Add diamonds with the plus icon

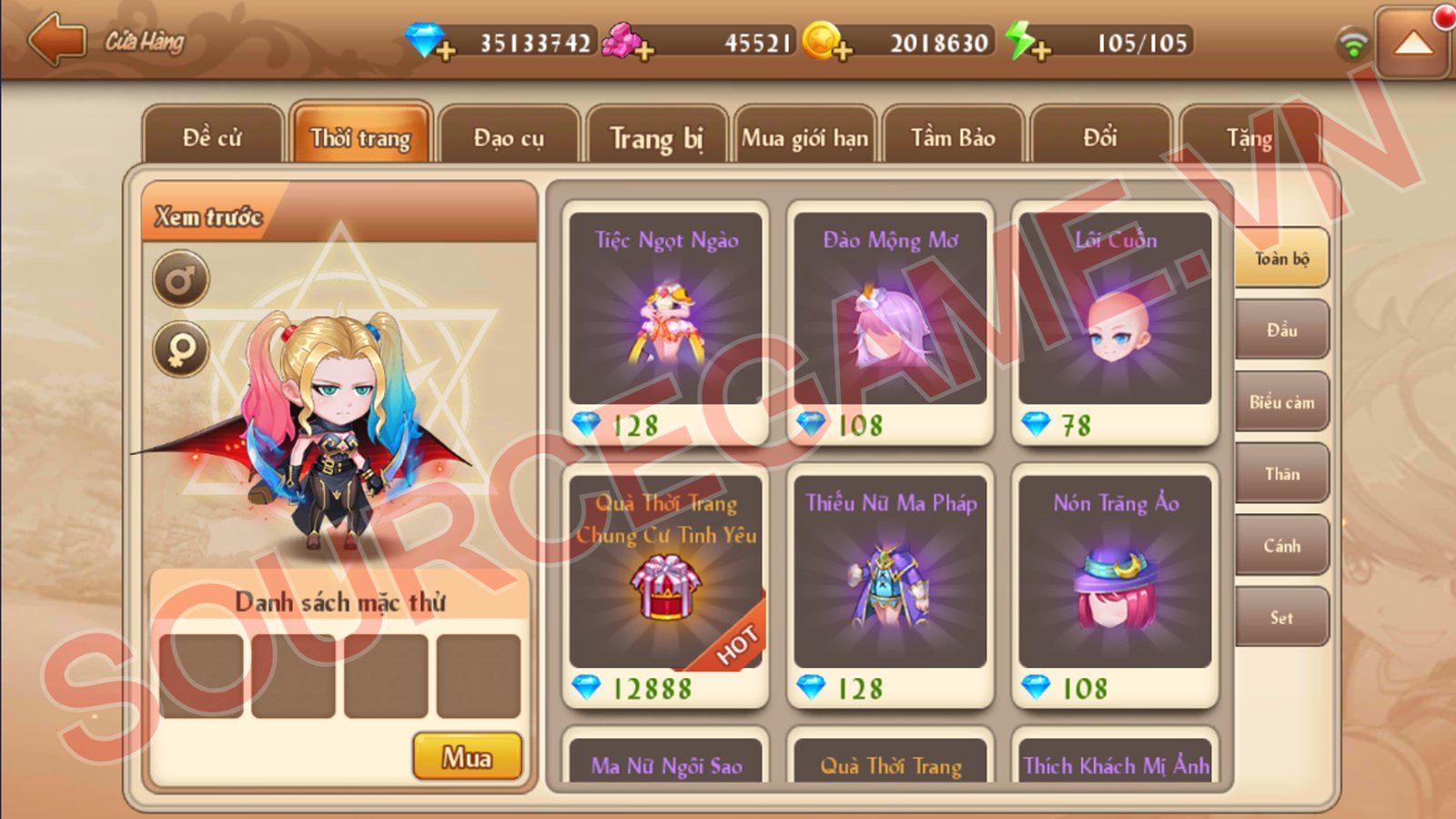coord(445,50)
